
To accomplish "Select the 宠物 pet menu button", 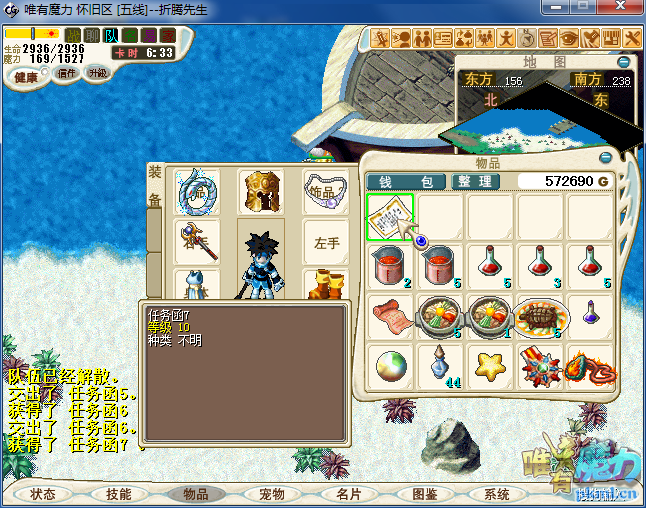I will [272, 494].
